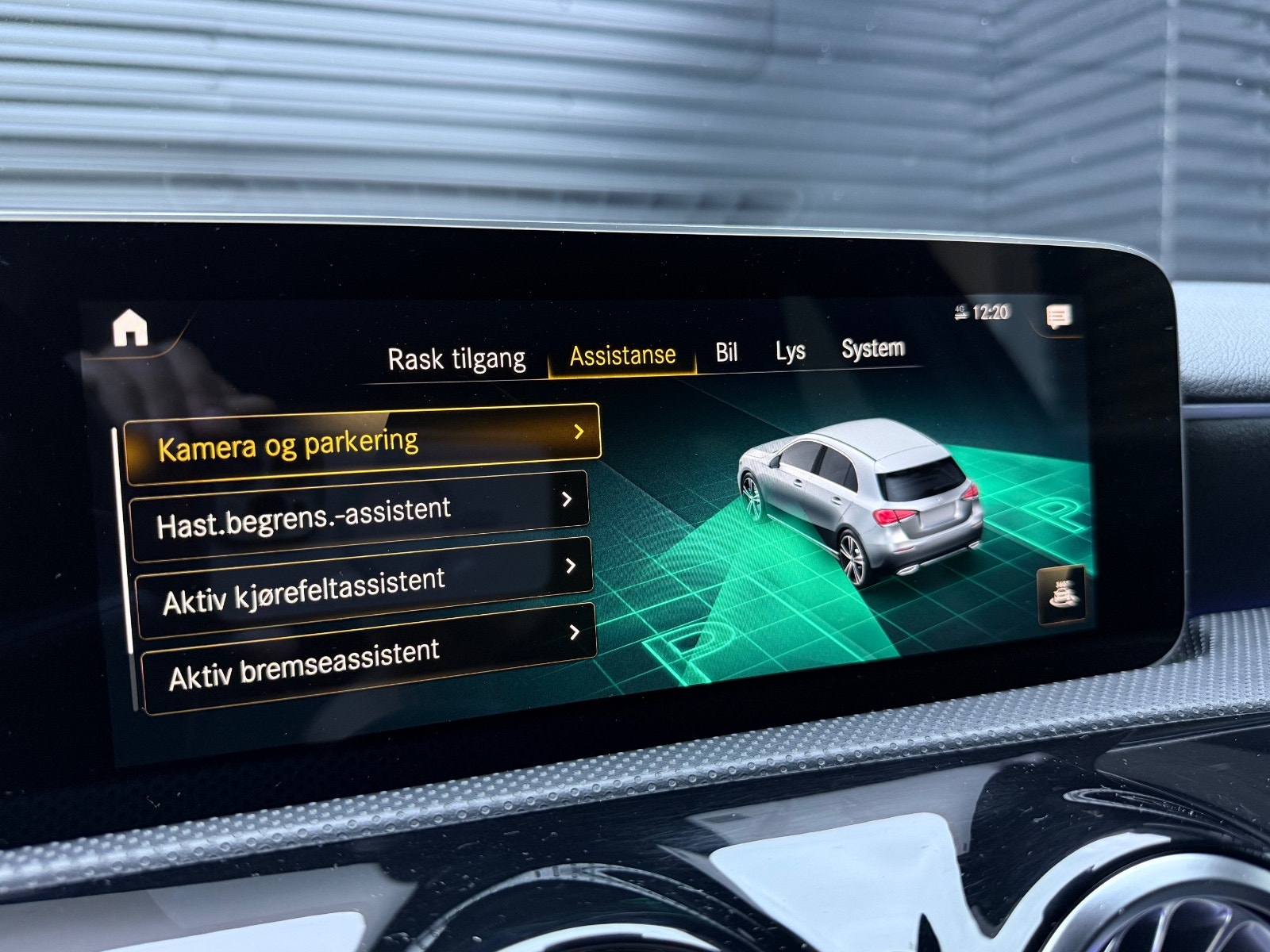Tap the 12:20 clock display
The image size is (1270, 952).
[991, 311]
